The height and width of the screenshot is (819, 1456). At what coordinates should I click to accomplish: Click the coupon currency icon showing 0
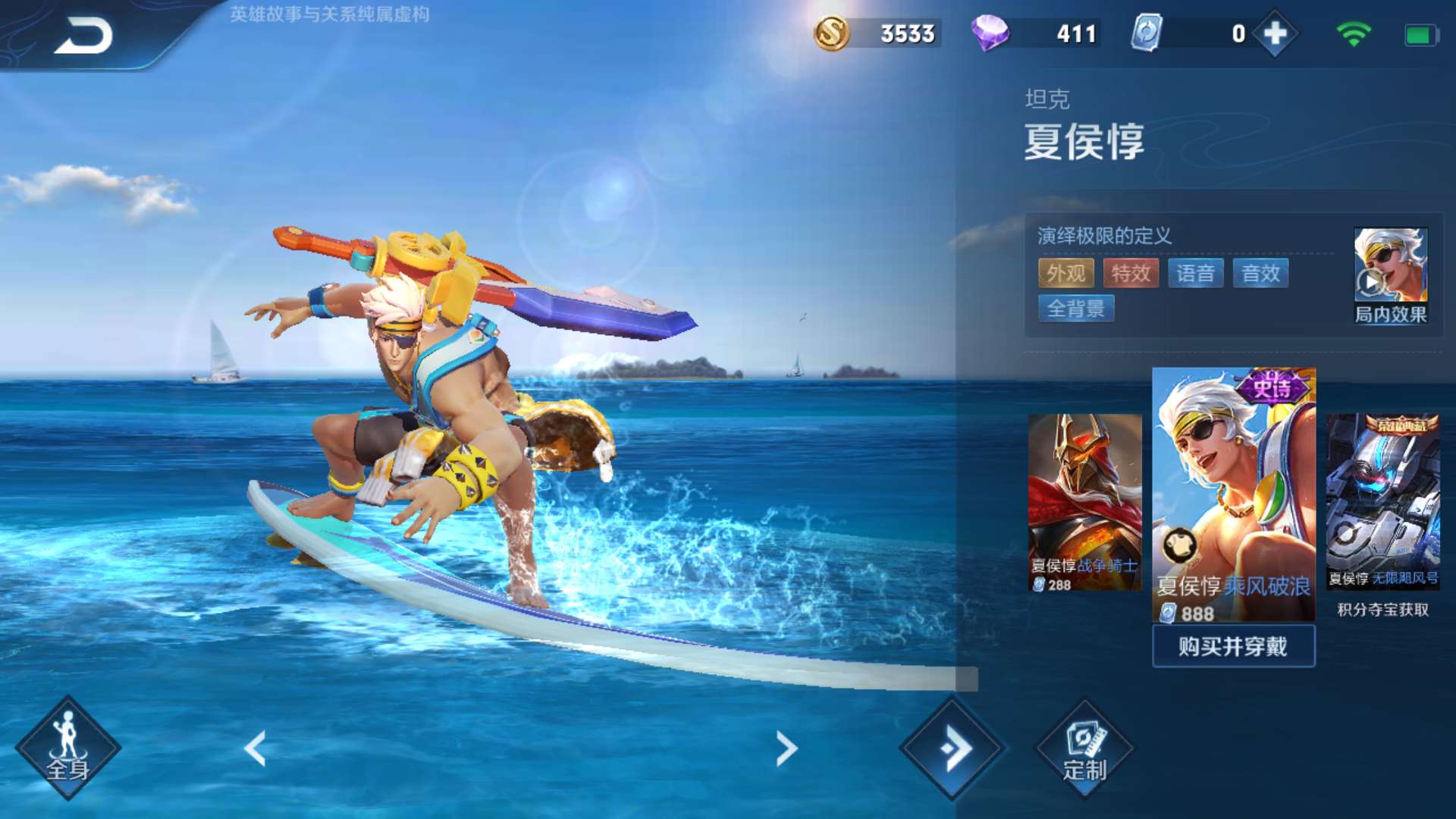[x=1145, y=33]
